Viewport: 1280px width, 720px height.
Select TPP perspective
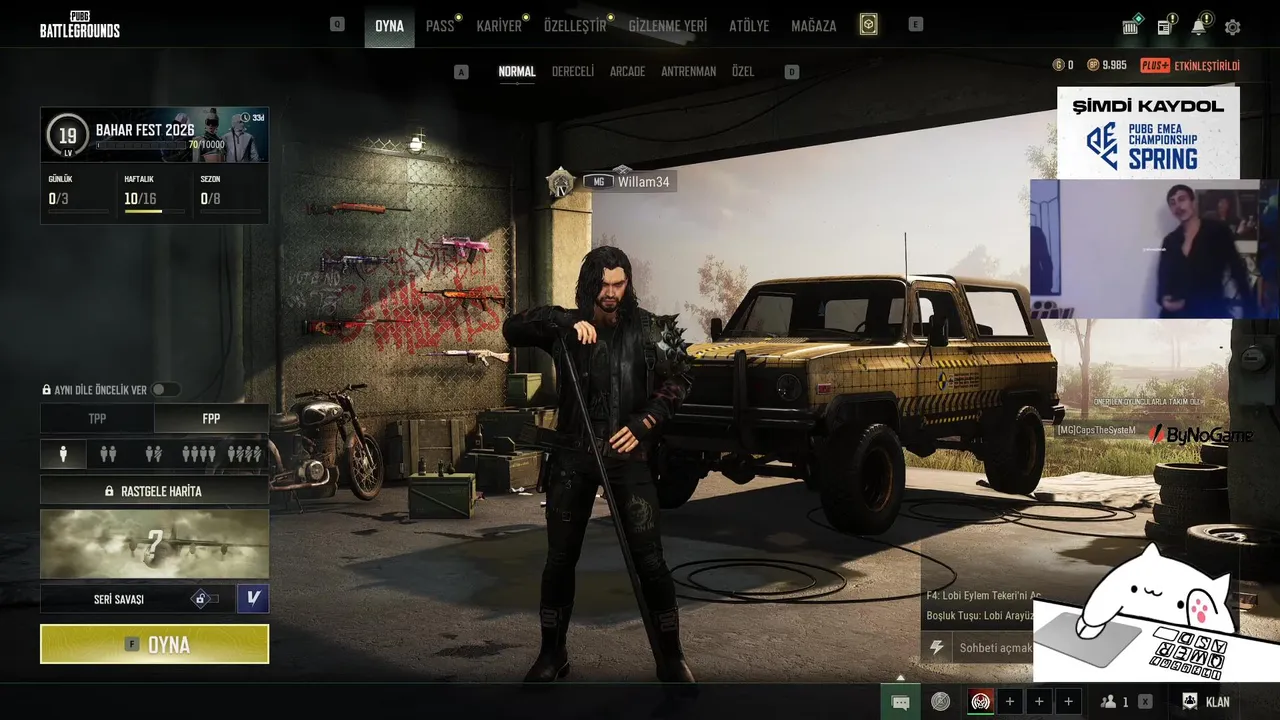[x=97, y=419]
